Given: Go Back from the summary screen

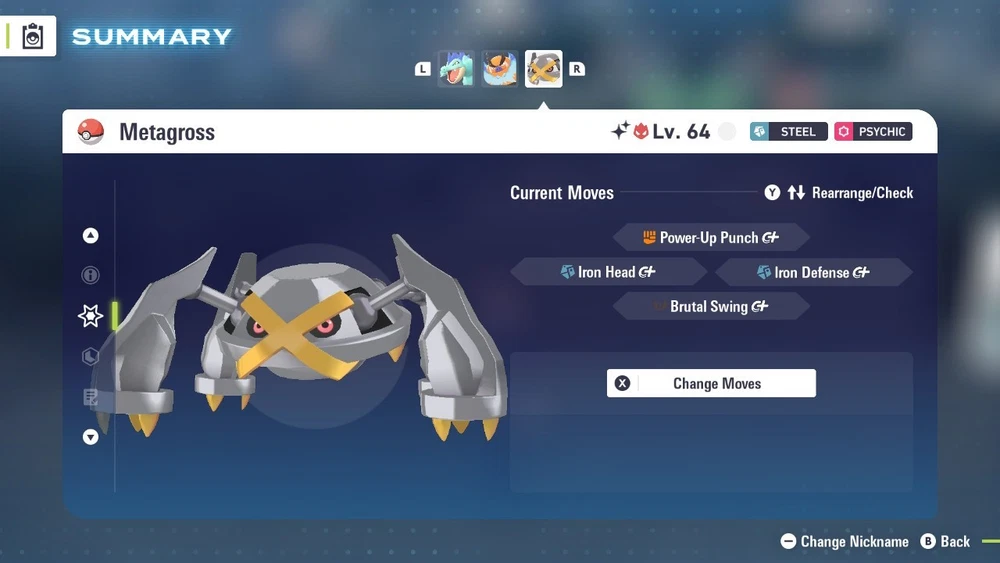Looking at the screenshot, I should pos(945,541).
